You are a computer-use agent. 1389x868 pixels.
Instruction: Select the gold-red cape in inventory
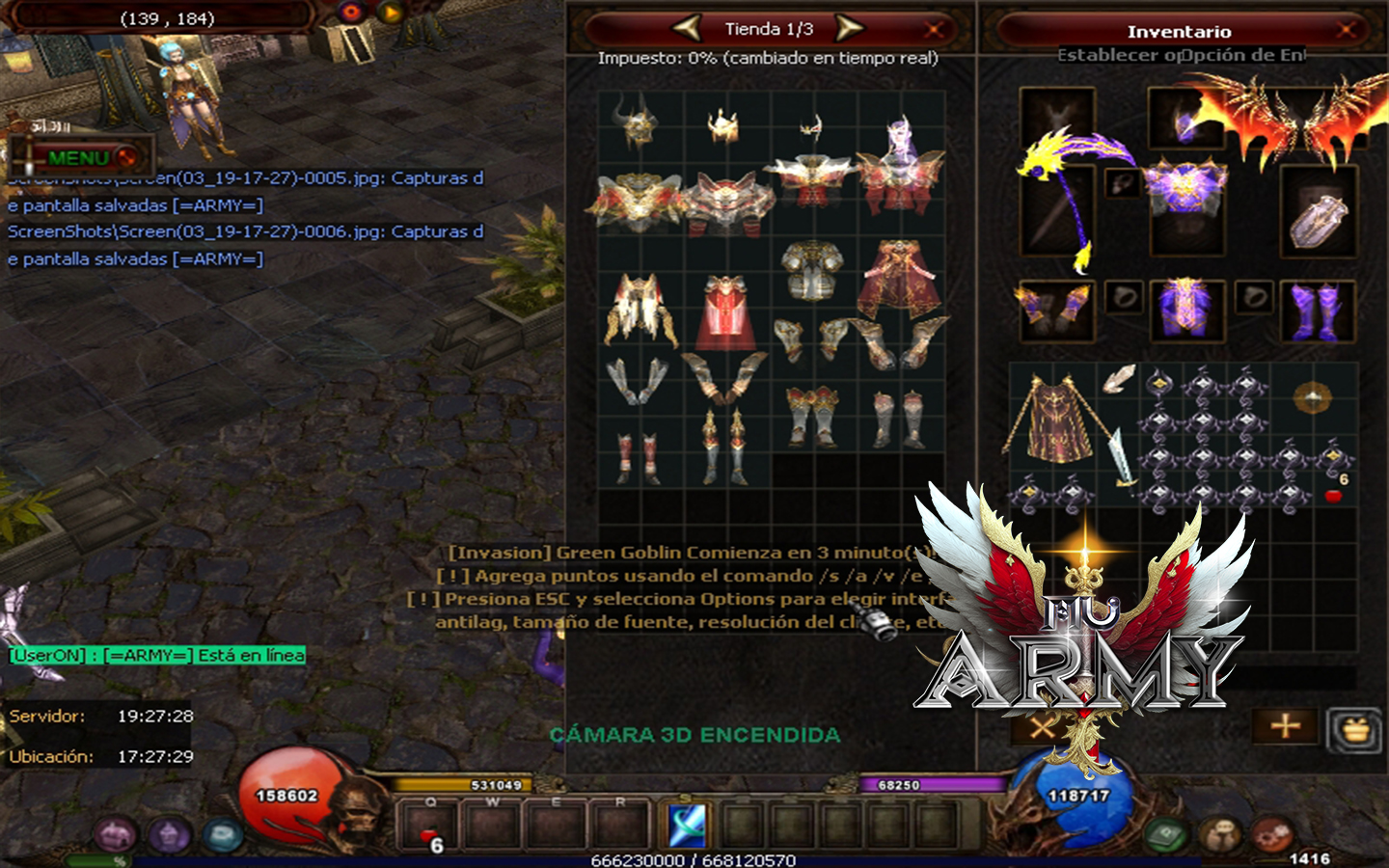pyautogui.click(x=1053, y=420)
